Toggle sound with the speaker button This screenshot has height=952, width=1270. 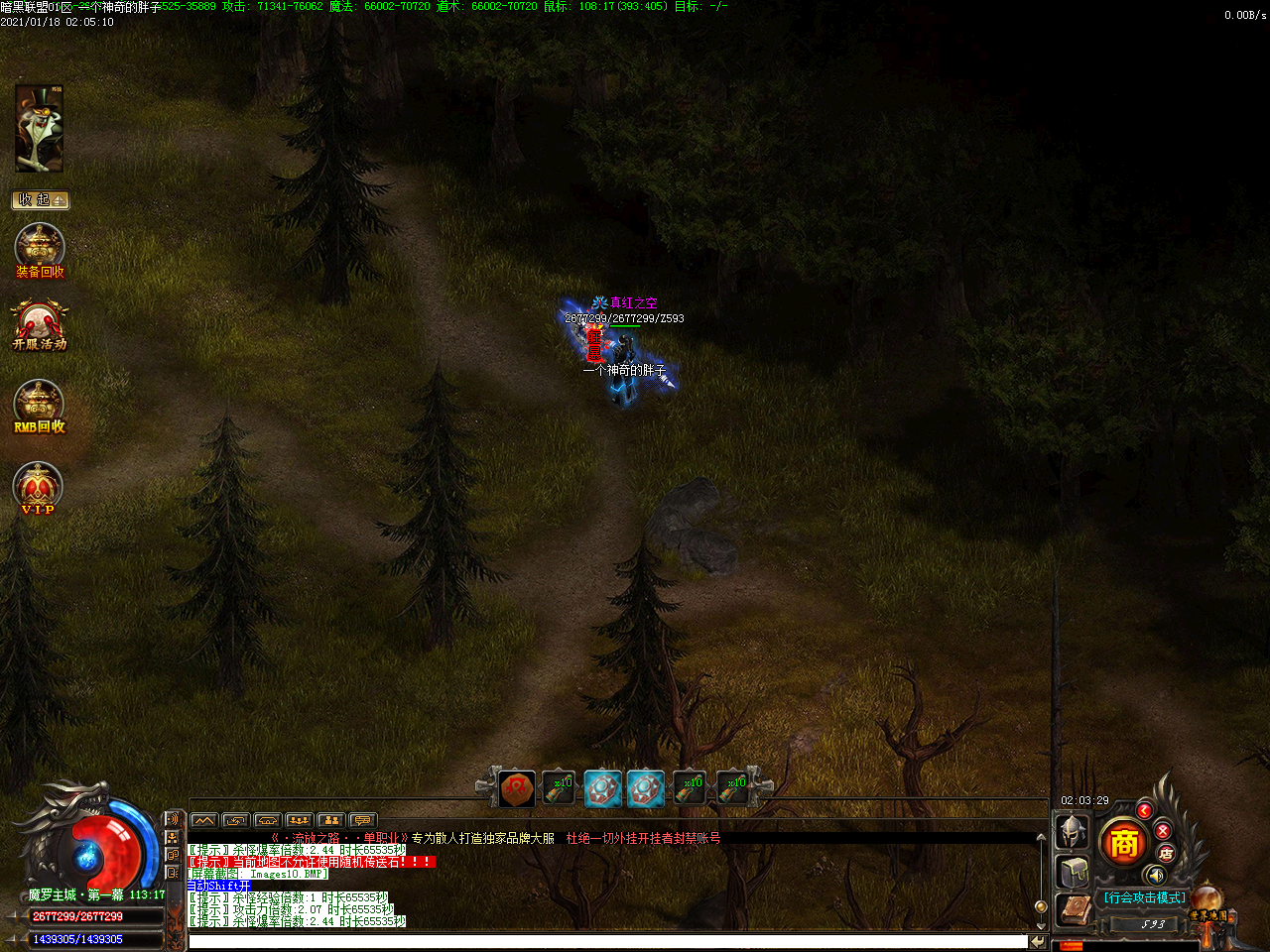click(1155, 875)
